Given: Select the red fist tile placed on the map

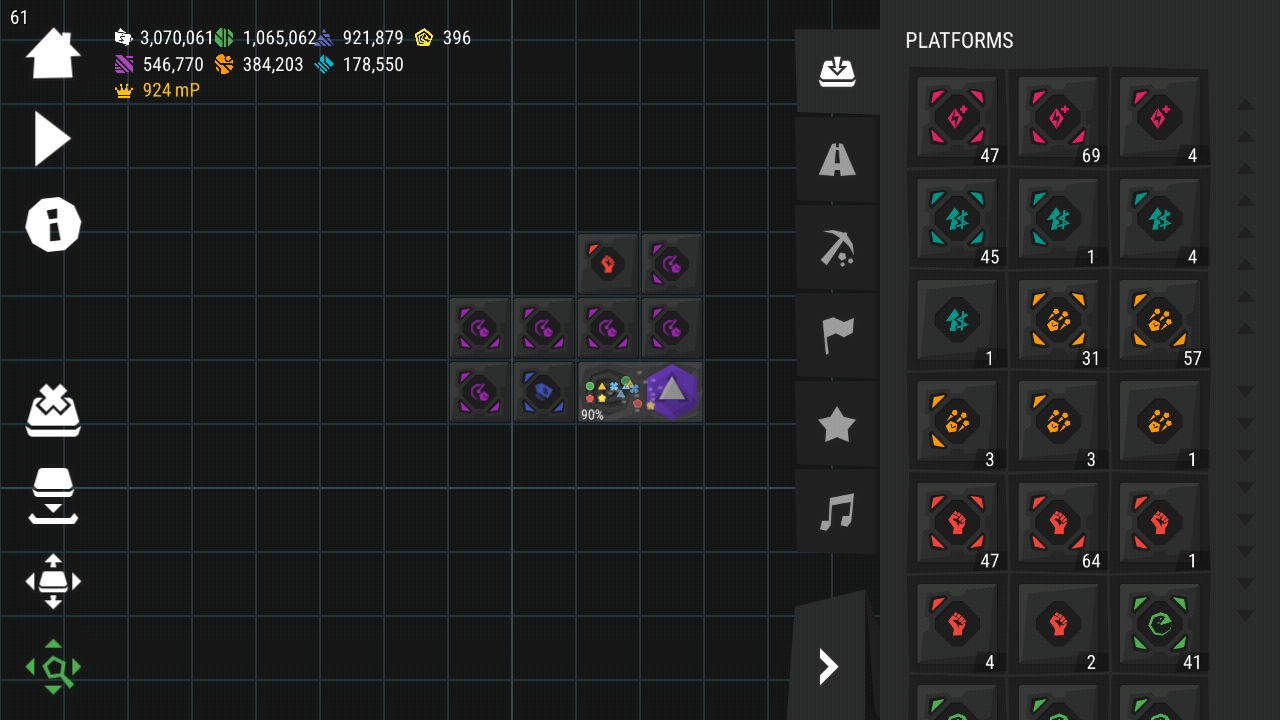Looking at the screenshot, I should [607, 264].
